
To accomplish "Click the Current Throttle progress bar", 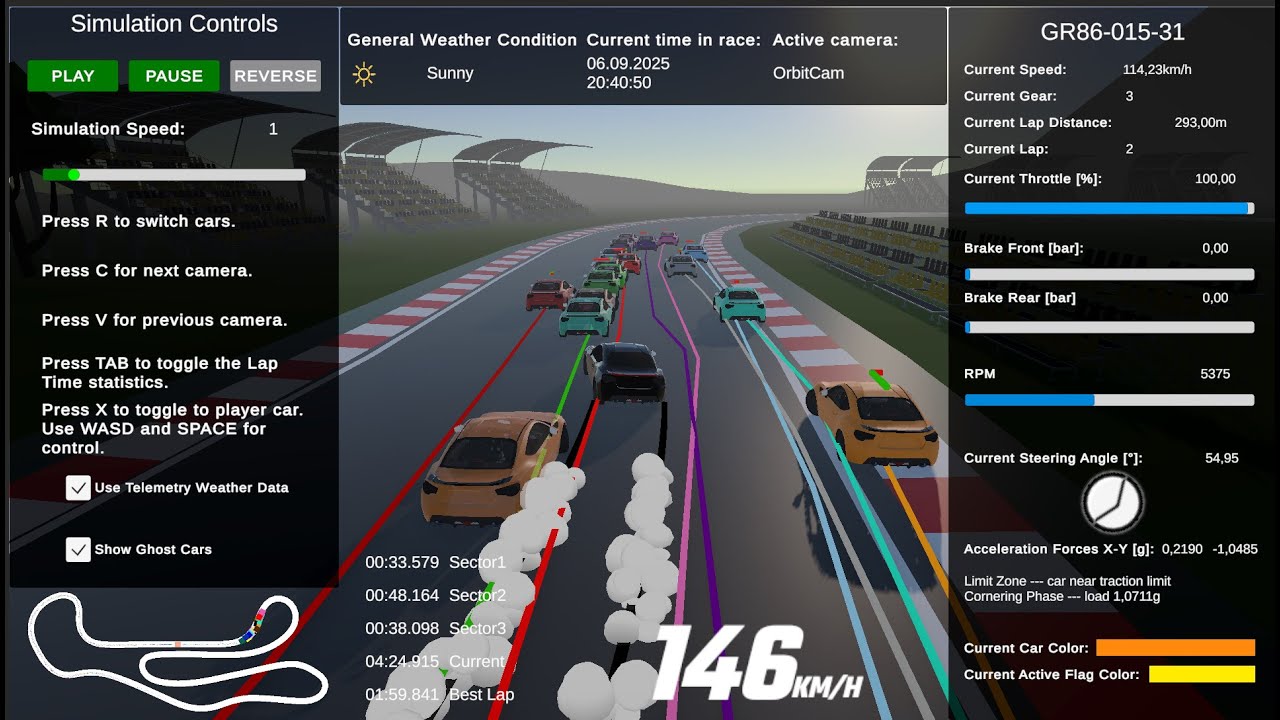I will [x=1108, y=207].
